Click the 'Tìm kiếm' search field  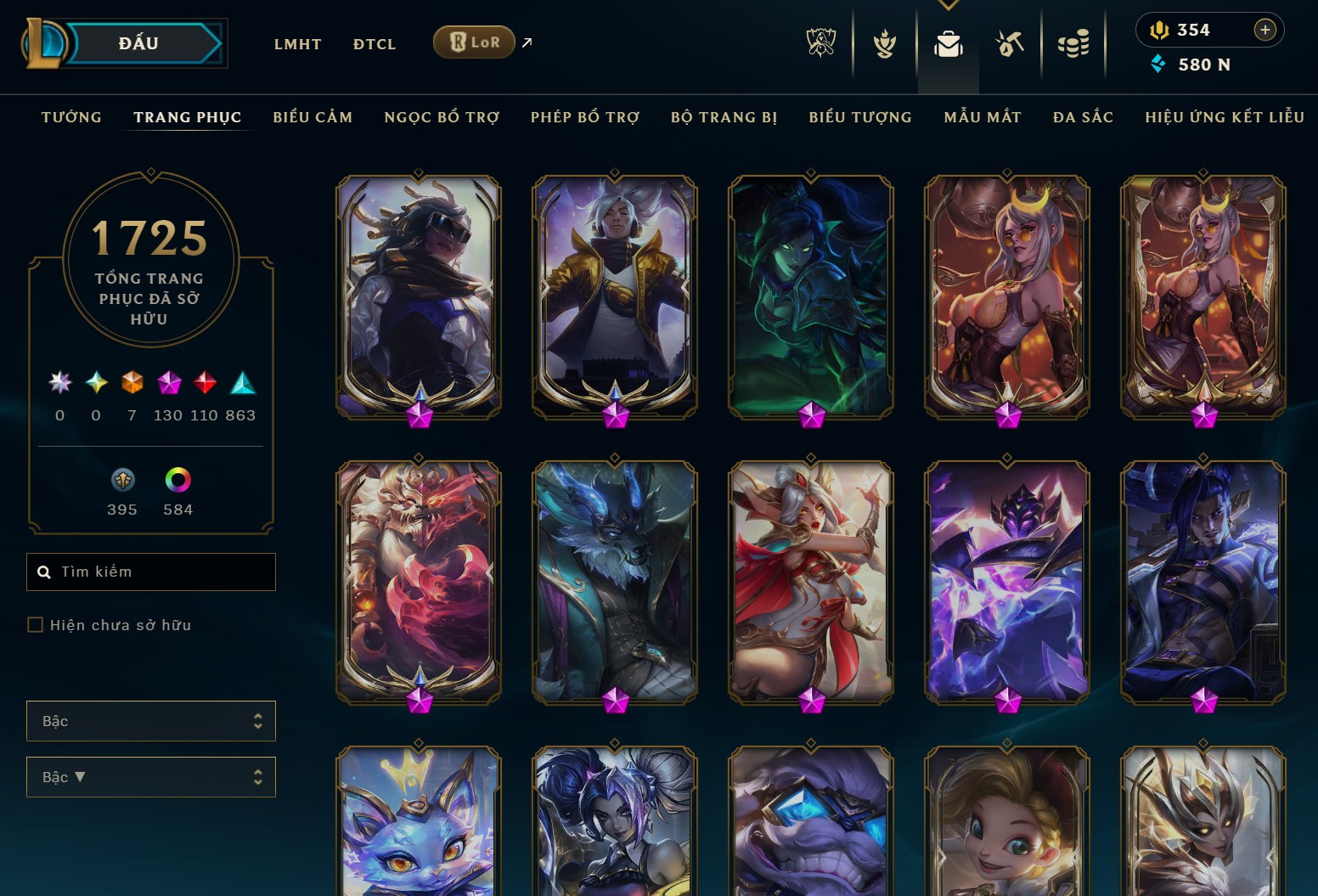tap(150, 572)
